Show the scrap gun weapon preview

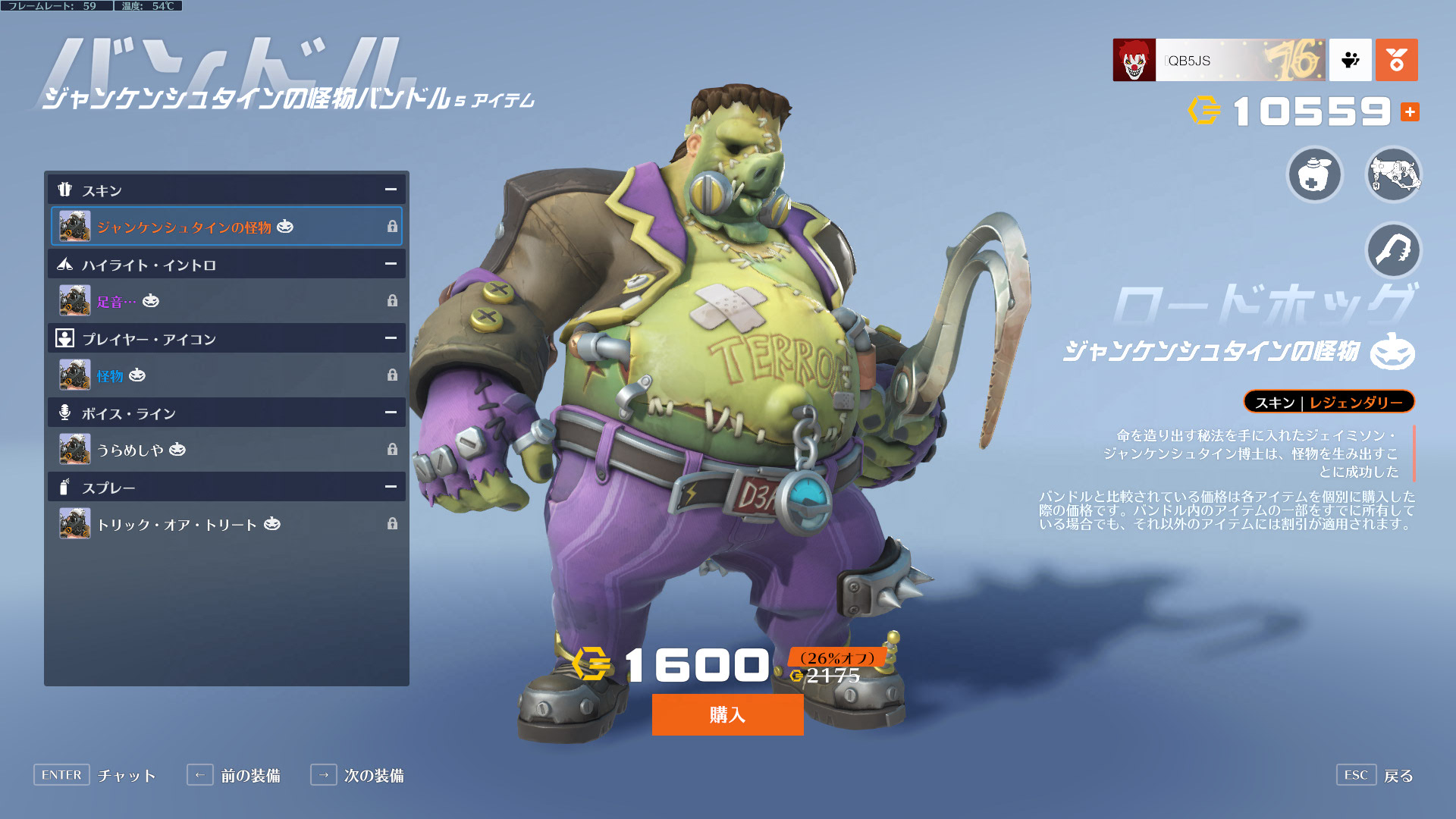[1393, 175]
